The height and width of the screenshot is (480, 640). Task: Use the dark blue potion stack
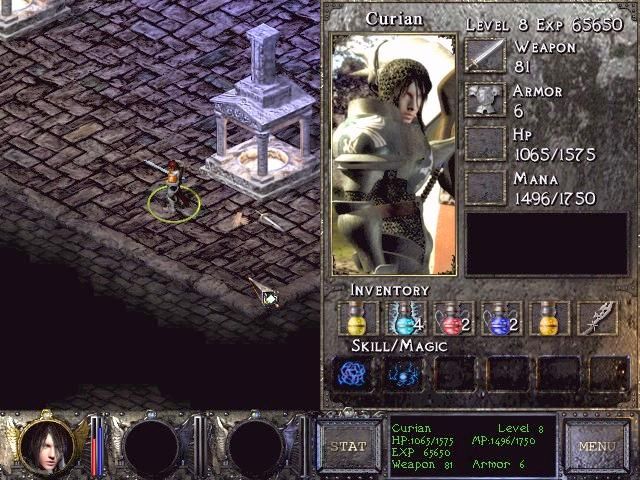(502, 319)
